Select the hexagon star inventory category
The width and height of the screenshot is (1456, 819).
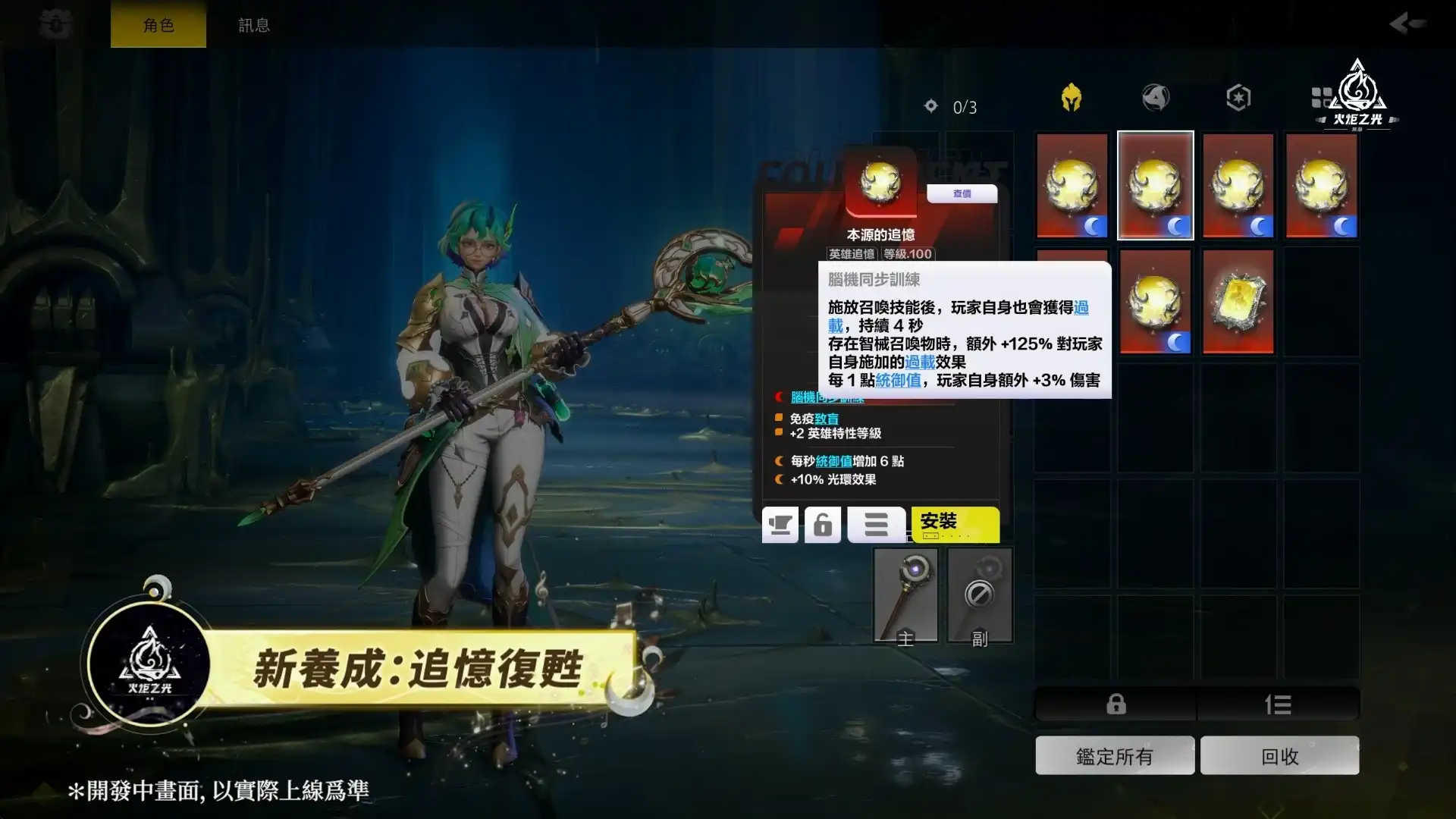click(1238, 97)
